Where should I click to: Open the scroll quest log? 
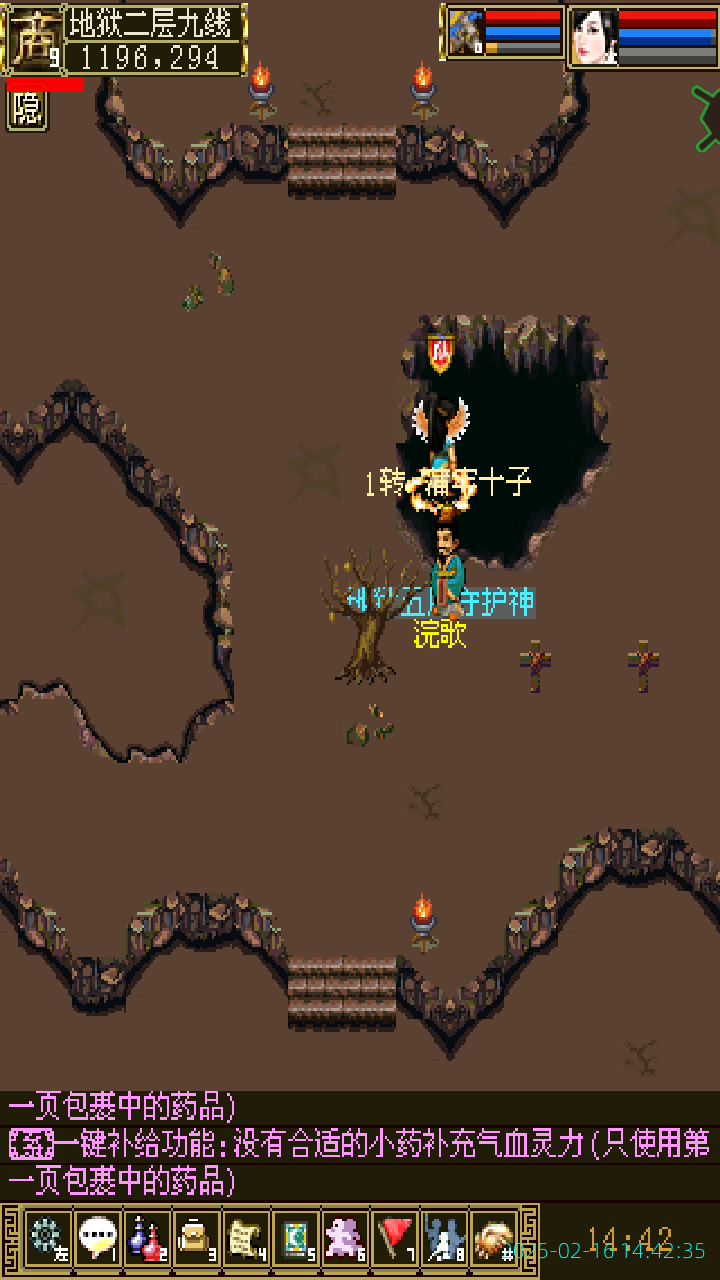(x=246, y=1238)
